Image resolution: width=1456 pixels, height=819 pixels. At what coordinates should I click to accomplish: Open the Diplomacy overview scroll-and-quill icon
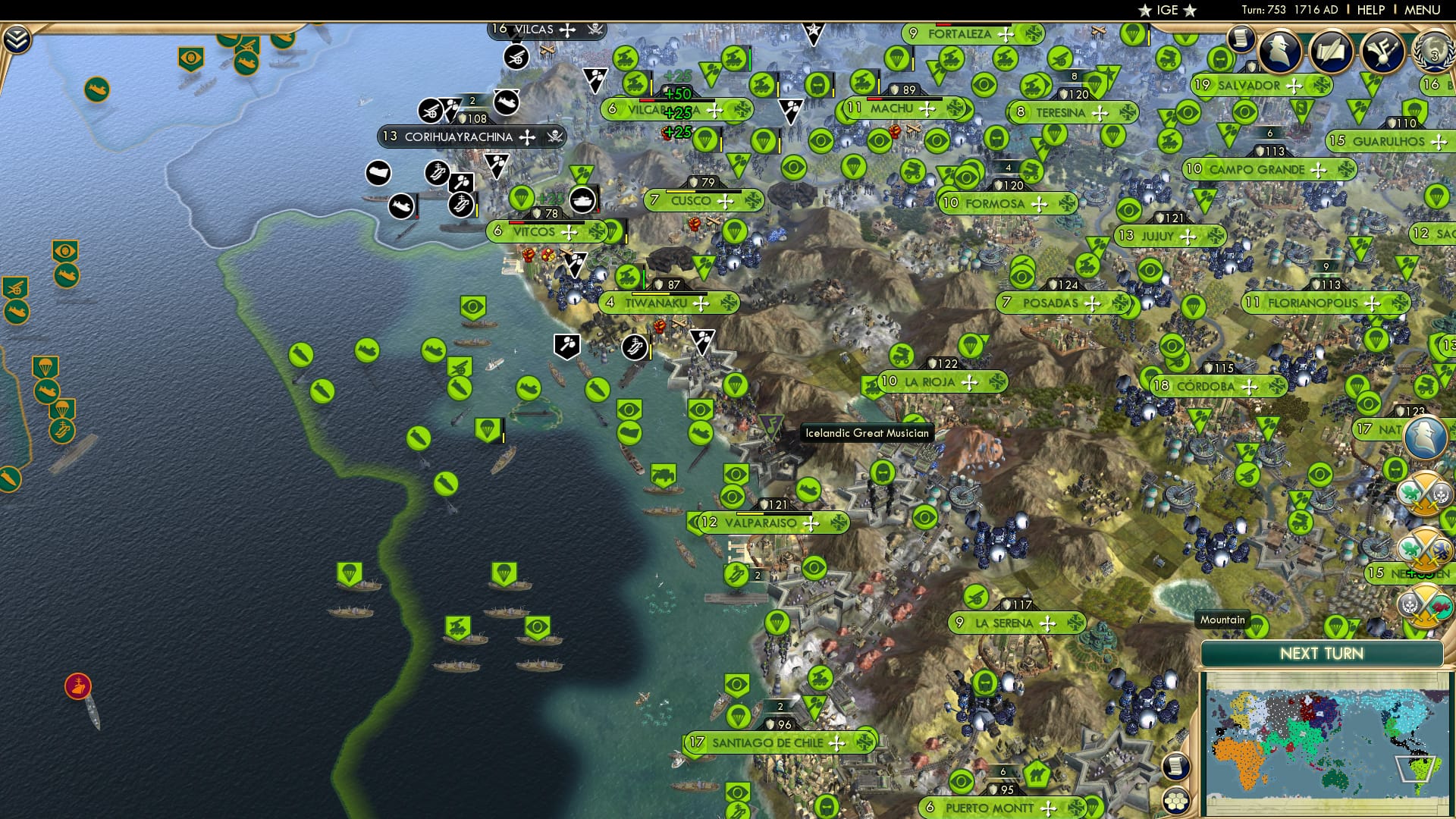(1332, 51)
